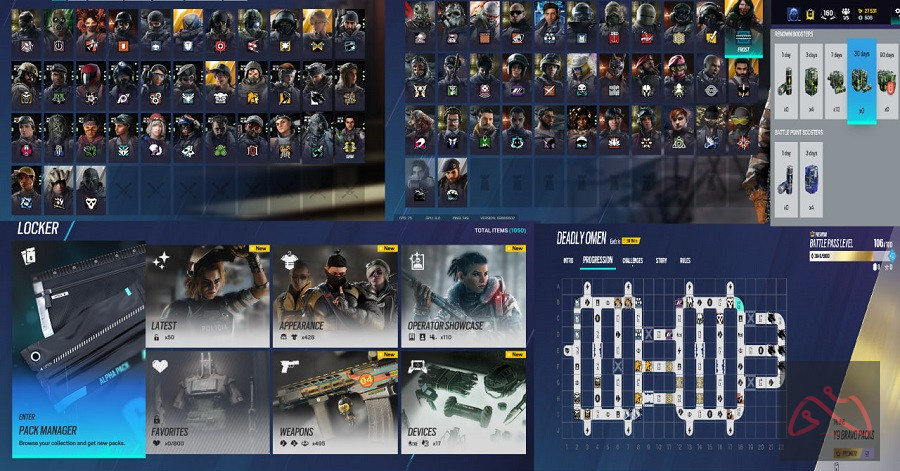Select the 7 days Renown Booster
Image resolution: width=900 pixels, height=471 pixels.
point(834,79)
